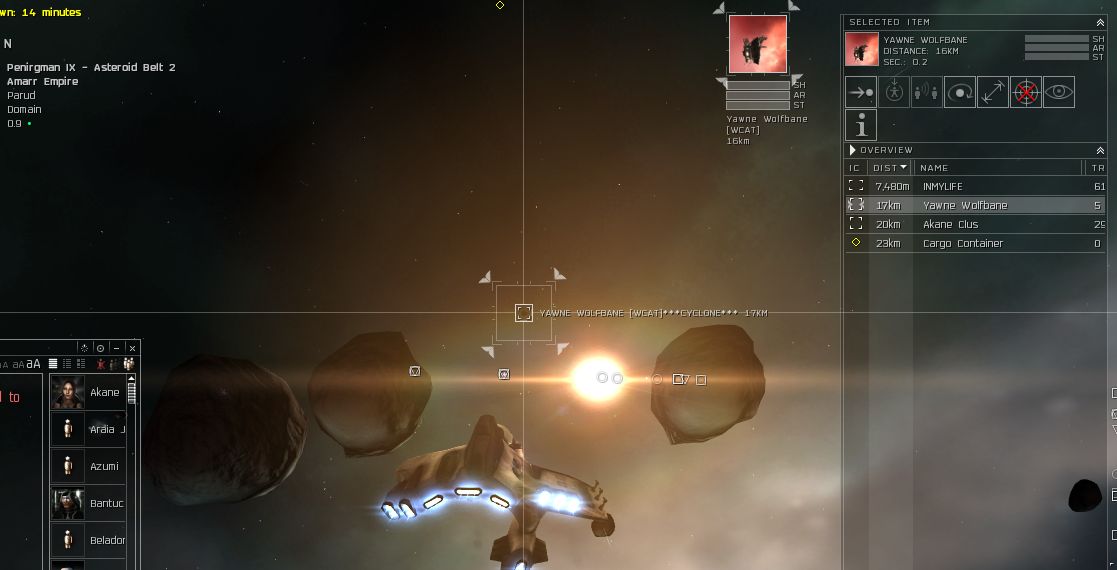The image size is (1117, 570).
Task: Click the Yawne Wolfbane target bracket in space
Action: (523, 313)
